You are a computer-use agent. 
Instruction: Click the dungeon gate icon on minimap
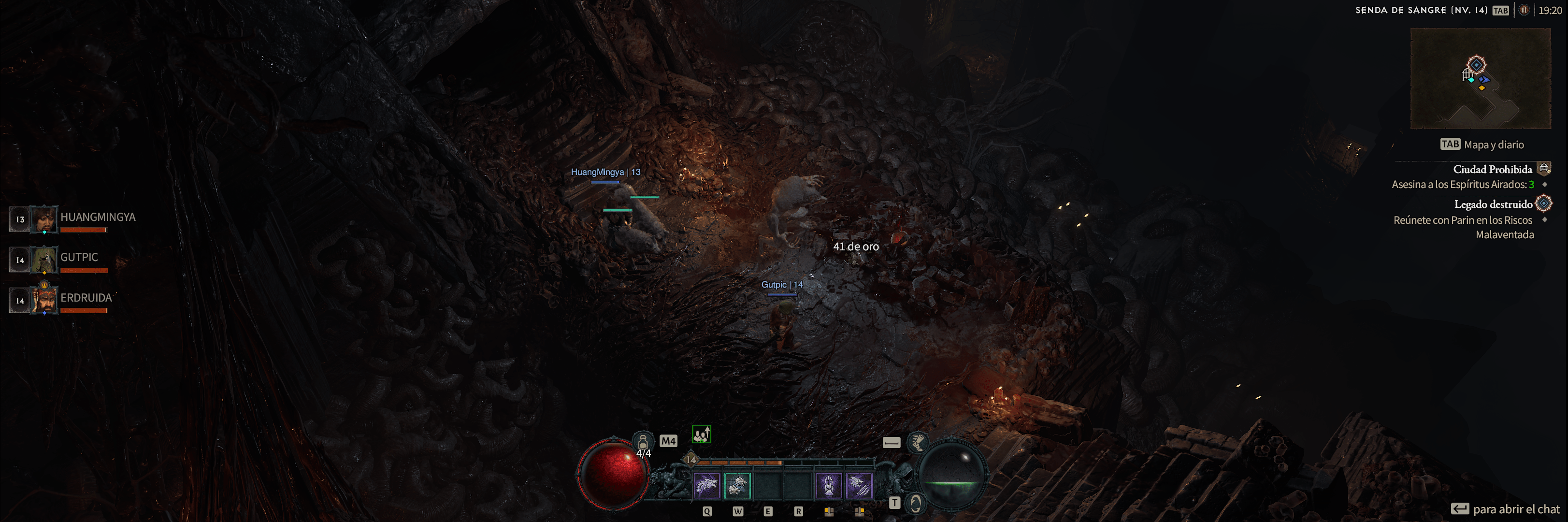click(1467, 75)
